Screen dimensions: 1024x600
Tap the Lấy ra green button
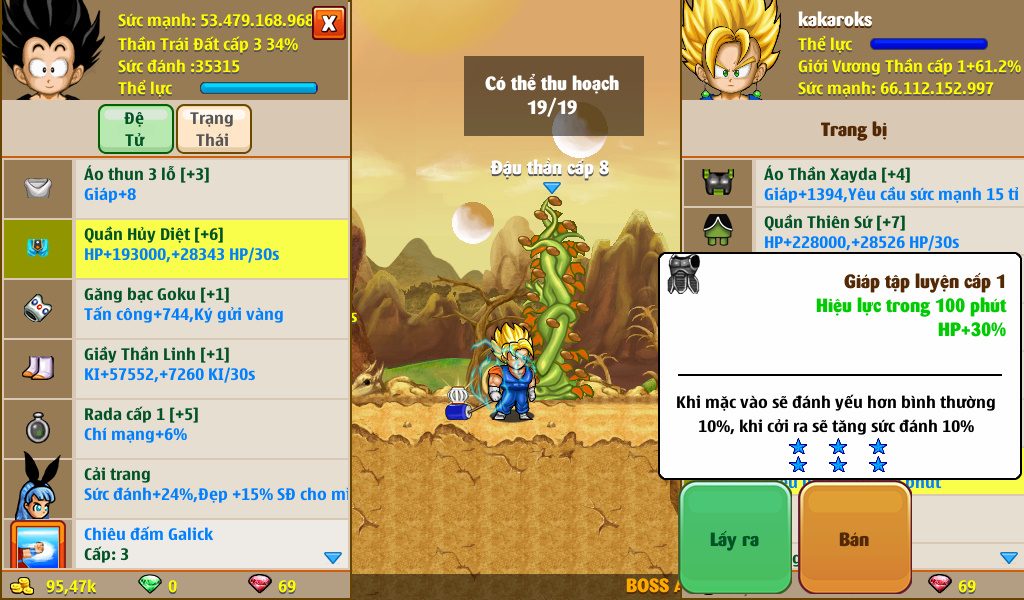[735, 540]
